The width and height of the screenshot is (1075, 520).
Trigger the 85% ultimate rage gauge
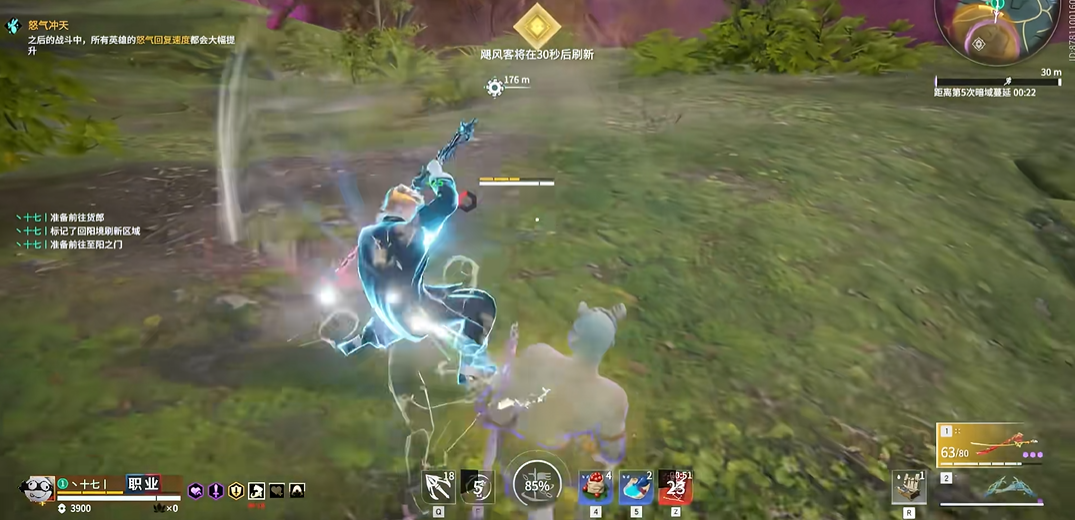536,485
